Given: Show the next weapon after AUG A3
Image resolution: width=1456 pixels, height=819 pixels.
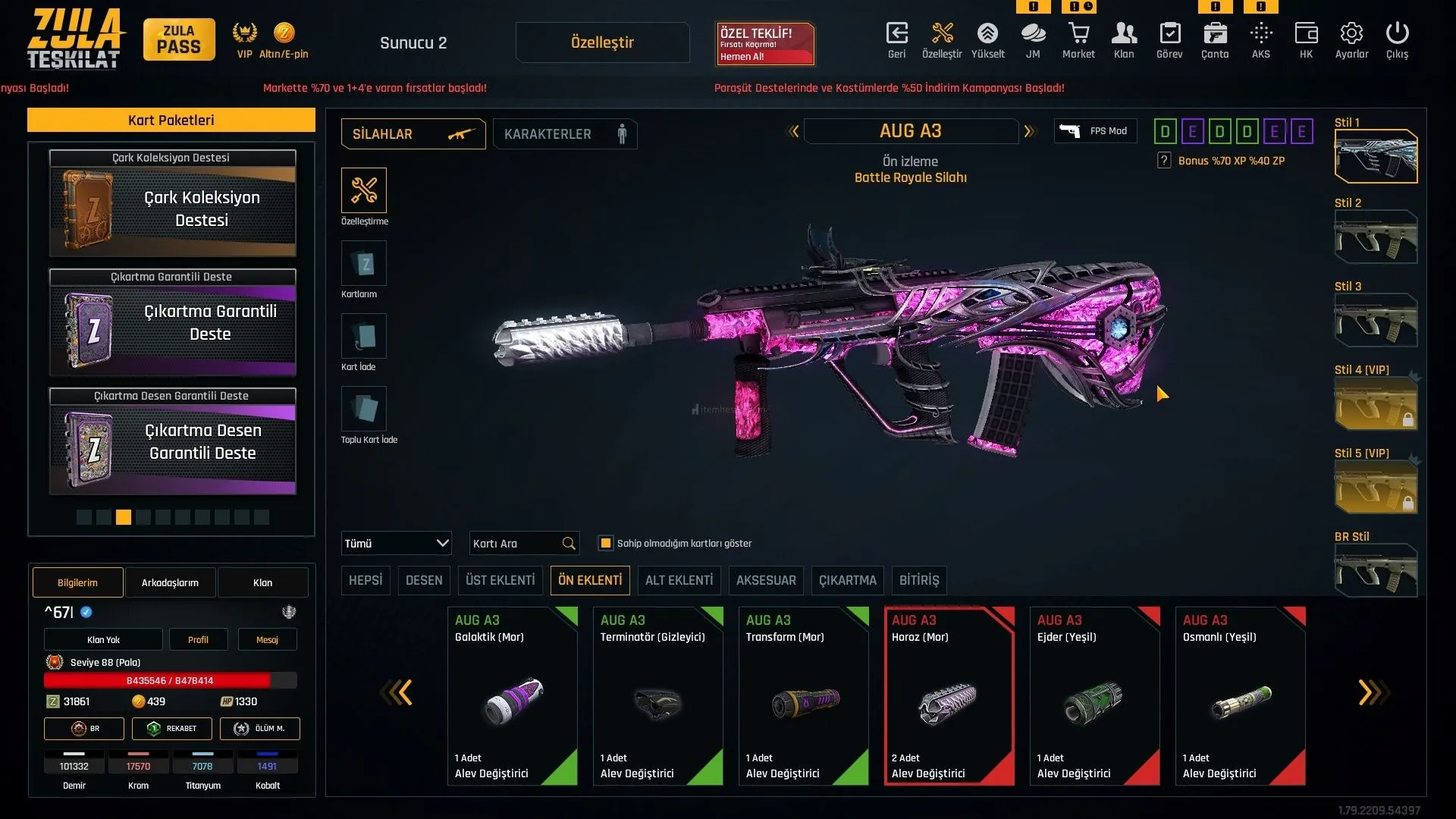Looking at the screenshot, I should pos(1029,131).
